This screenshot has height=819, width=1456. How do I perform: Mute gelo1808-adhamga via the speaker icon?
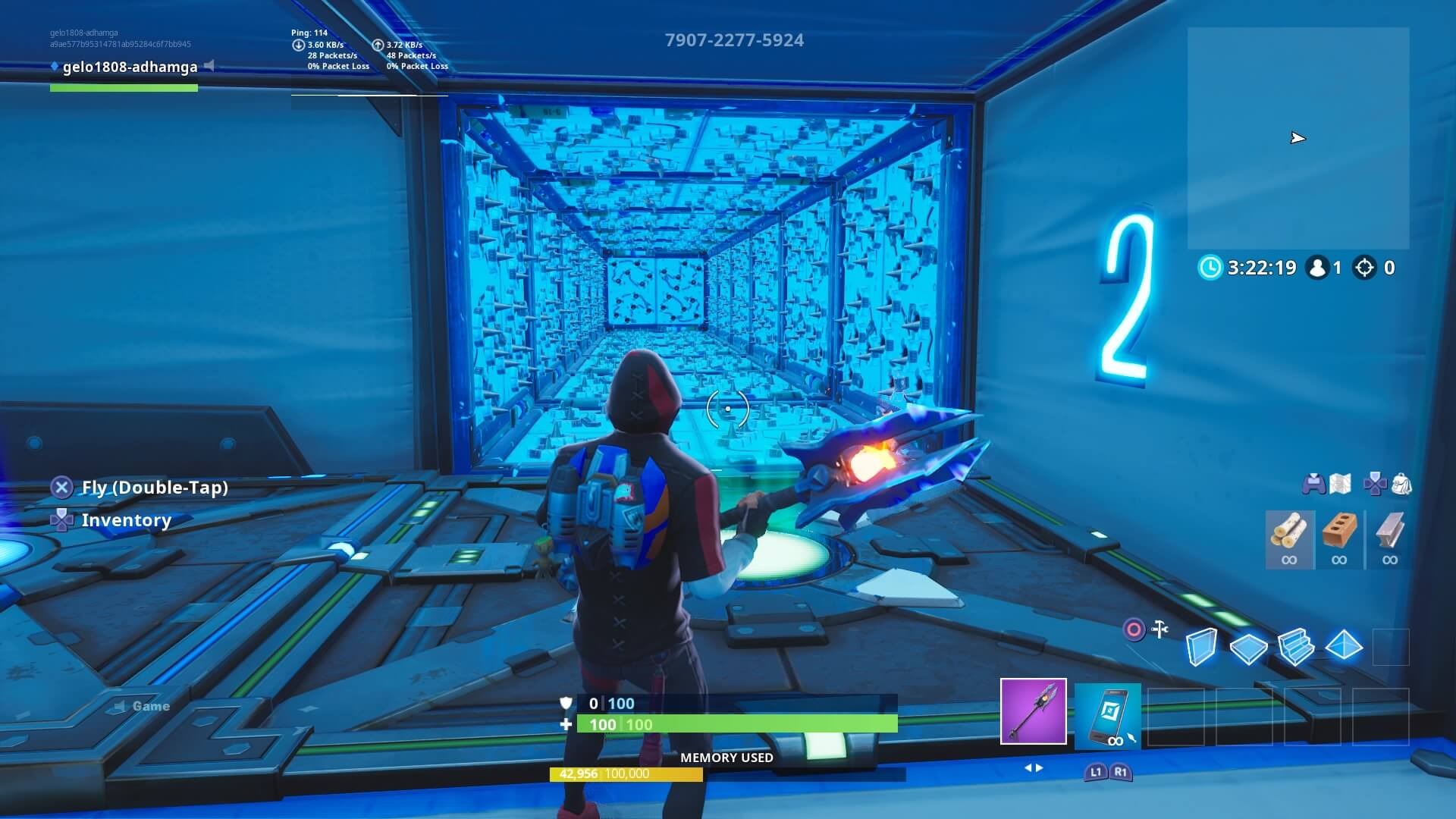[208, 67]
